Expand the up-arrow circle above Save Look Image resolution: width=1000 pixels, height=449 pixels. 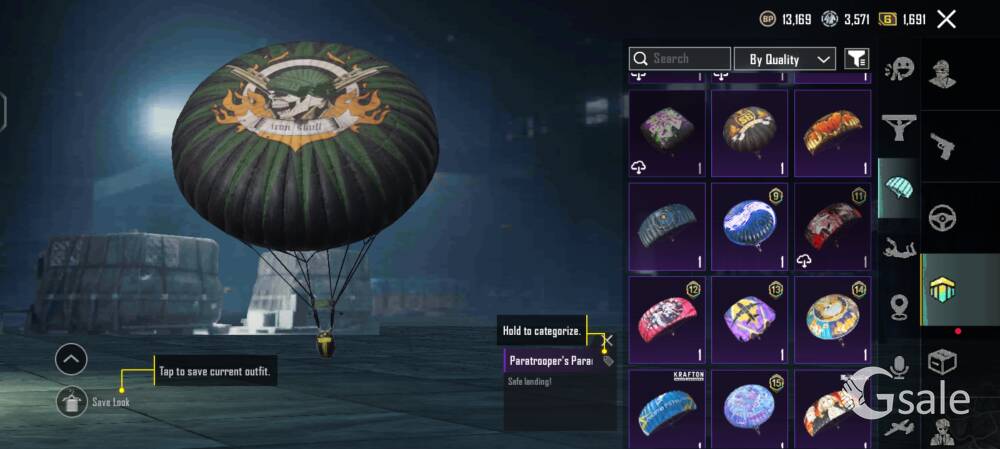[71, 359]
